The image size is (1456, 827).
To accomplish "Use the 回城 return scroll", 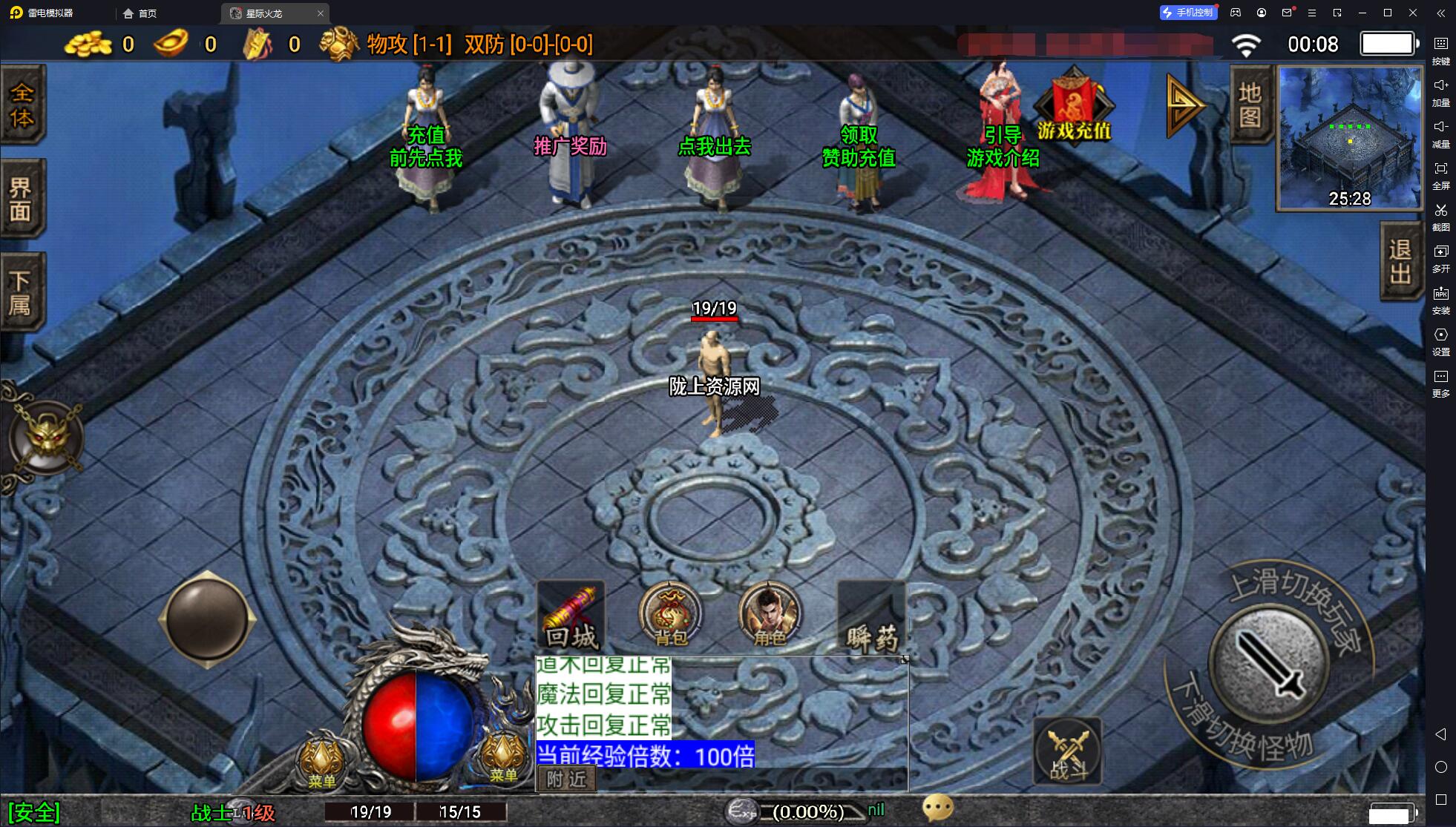I will [571, 616].
